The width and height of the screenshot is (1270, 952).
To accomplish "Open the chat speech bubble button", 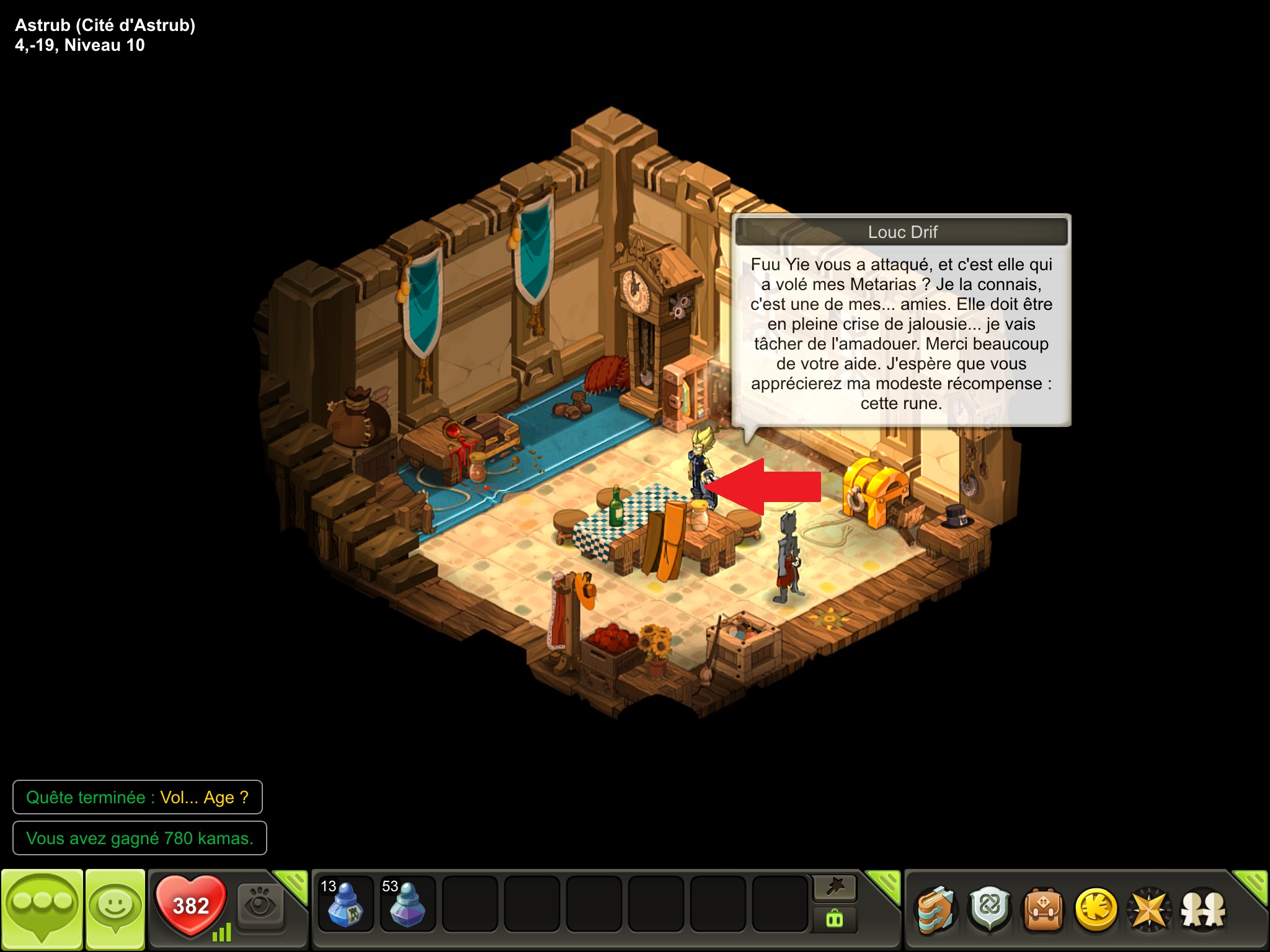I will pos(42,909).
